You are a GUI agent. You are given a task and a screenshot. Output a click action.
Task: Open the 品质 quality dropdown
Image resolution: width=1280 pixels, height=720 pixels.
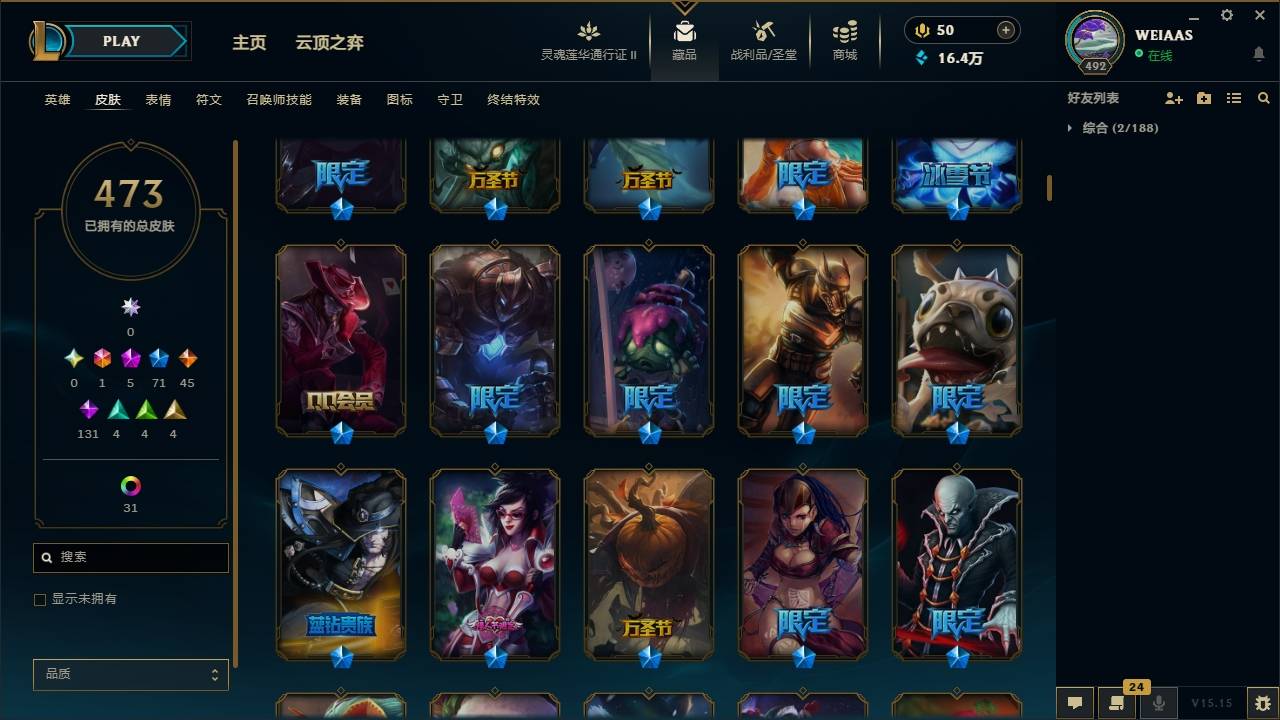pos(130,674)
